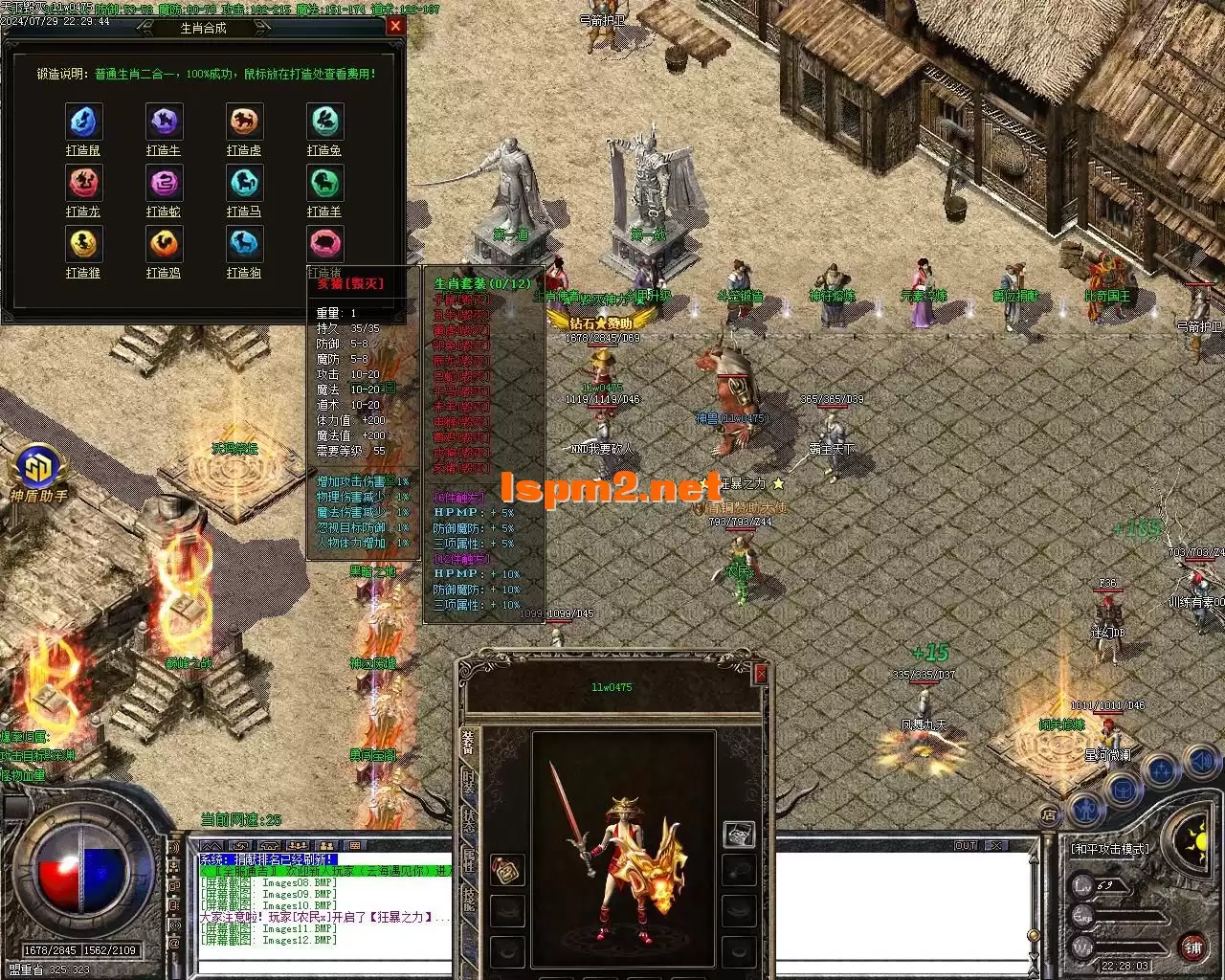Forge the Horse zodiac stone (打造马)

[244, 184]
